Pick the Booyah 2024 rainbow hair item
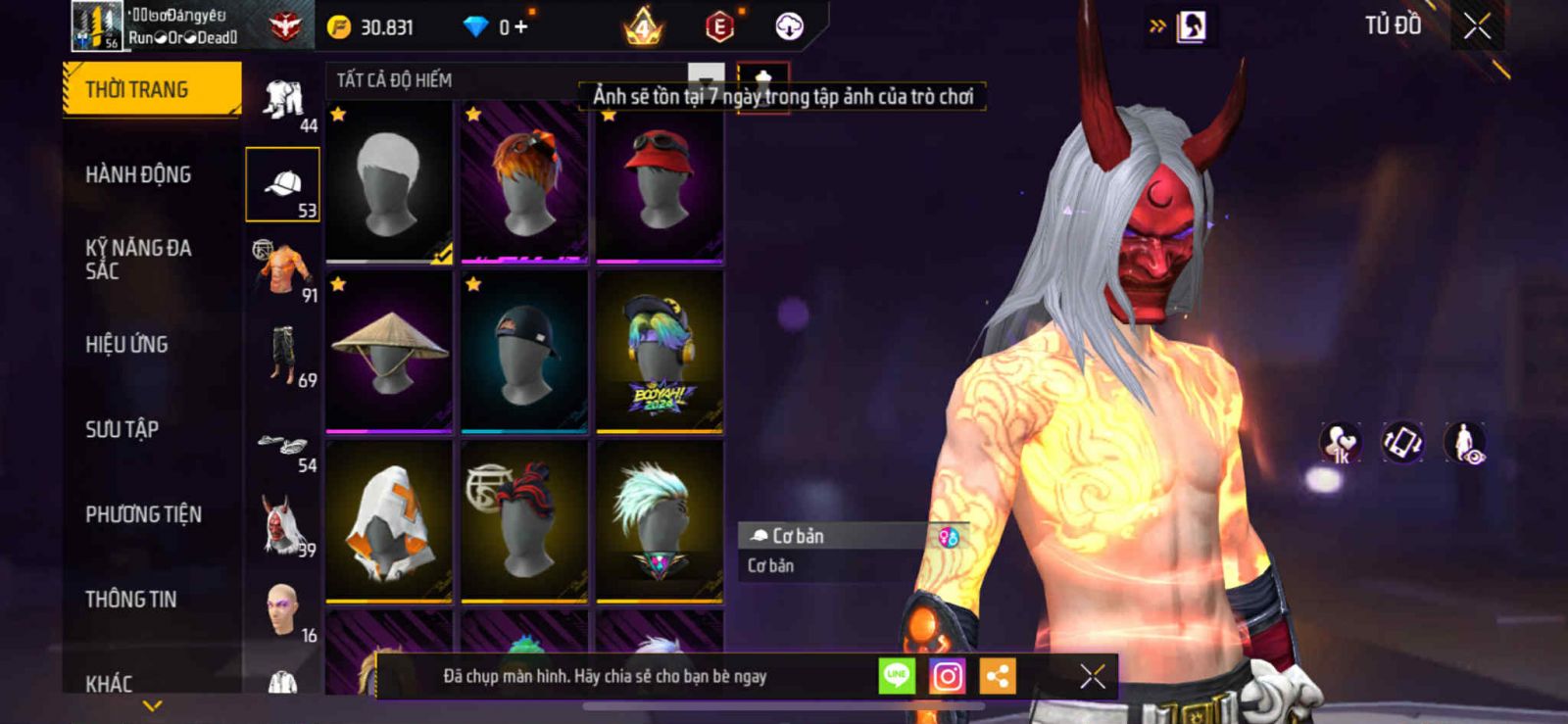Screen dimensions: 1568x724 click(x=660, y=352)
